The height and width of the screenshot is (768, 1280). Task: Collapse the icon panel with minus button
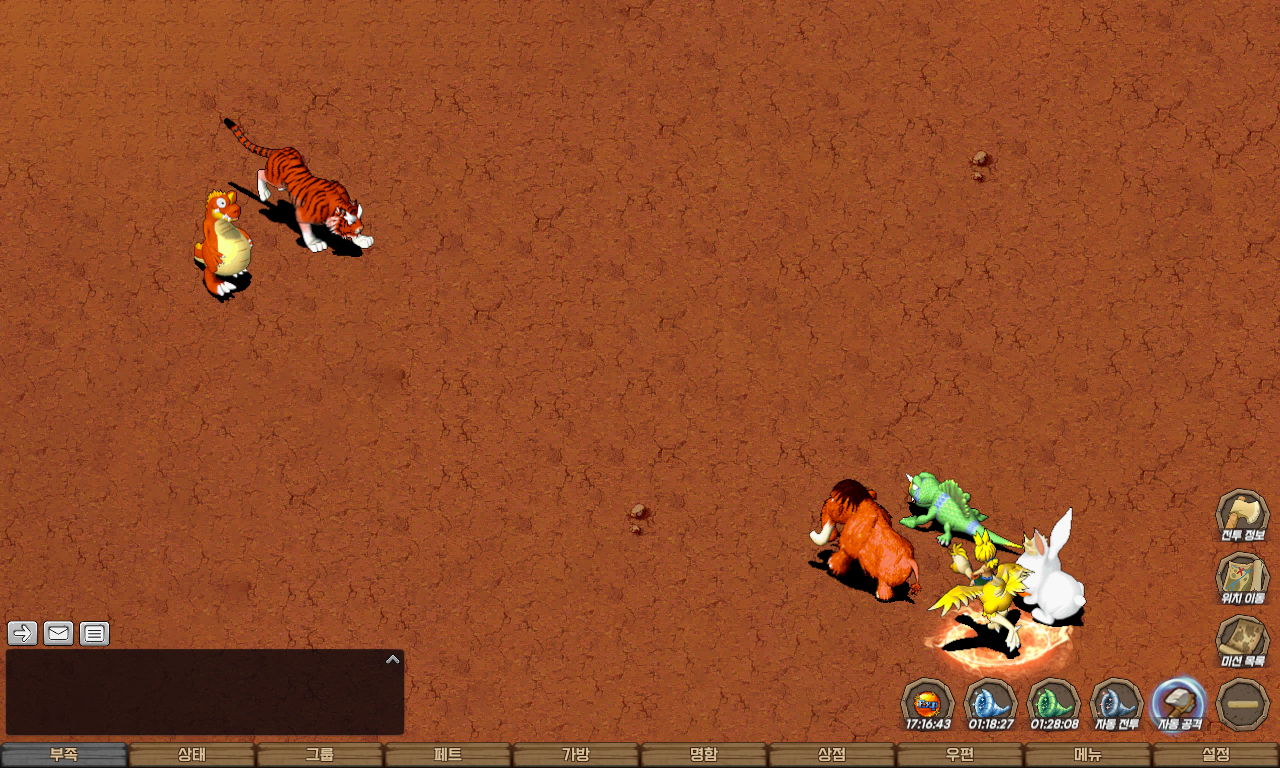coord(1243,704)
